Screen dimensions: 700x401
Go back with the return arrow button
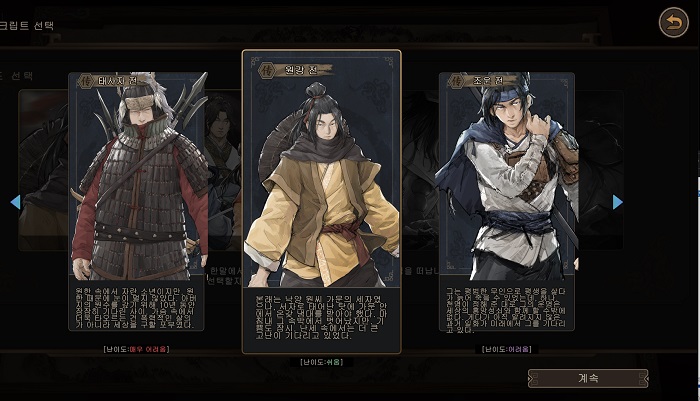pos(673,22)
